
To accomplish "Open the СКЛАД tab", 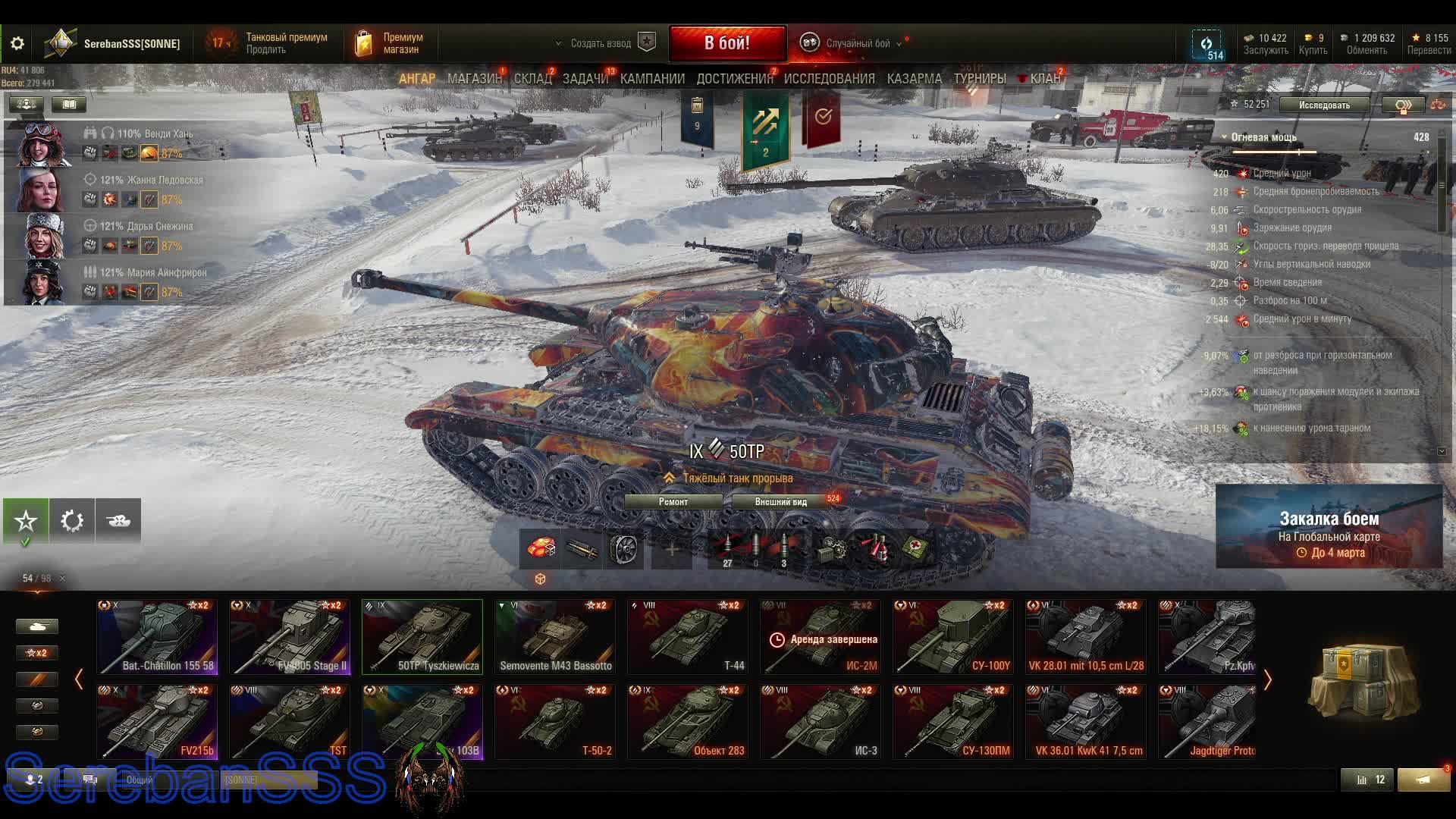I will tap(532, 79).
